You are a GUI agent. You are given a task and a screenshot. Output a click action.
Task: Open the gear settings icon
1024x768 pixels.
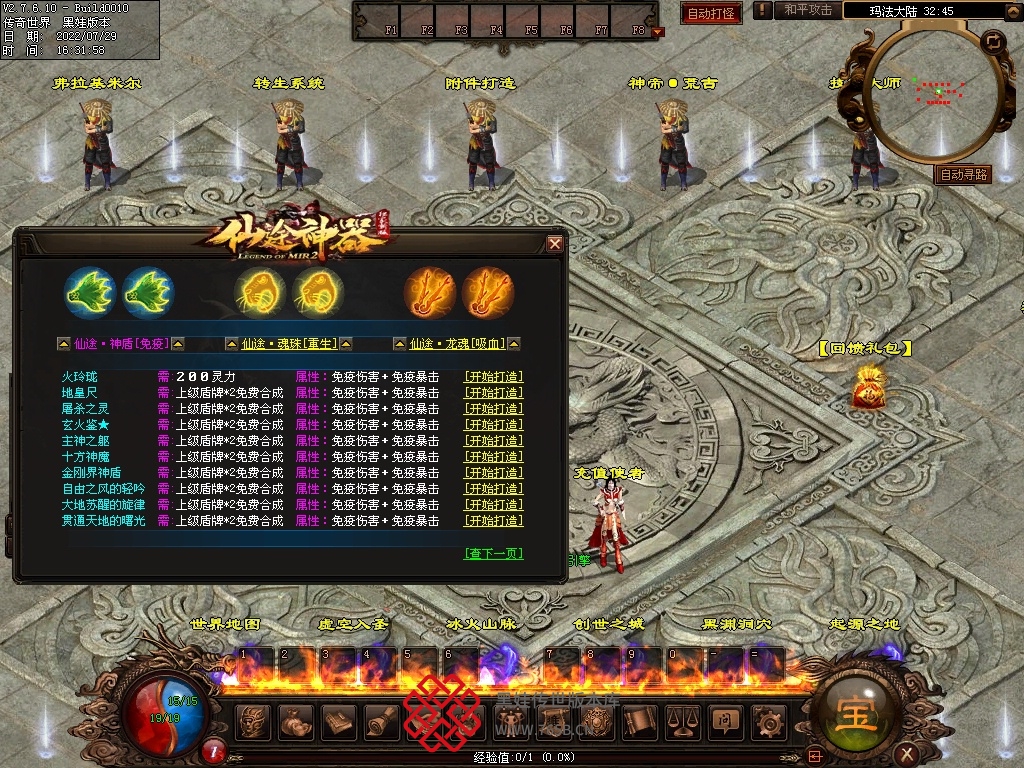[x=769, y=721]
